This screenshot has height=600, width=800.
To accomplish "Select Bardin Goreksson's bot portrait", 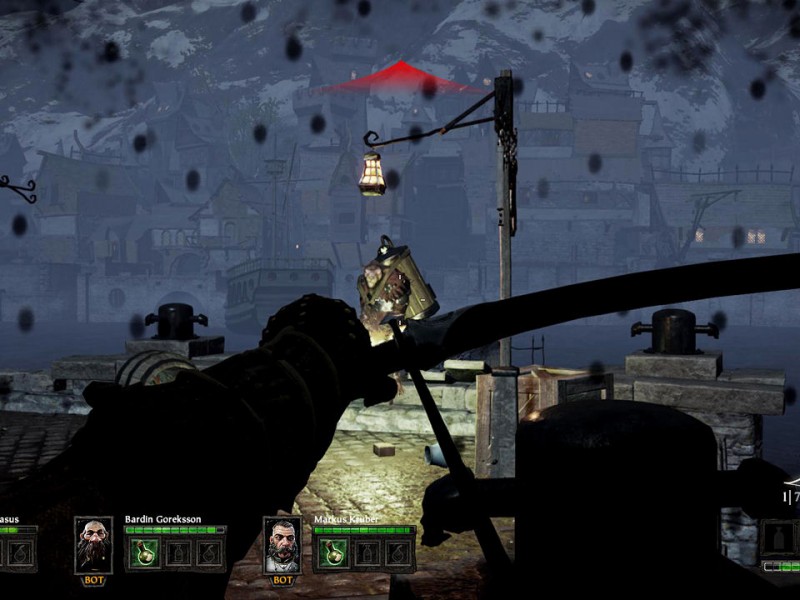I will (94, 545).
